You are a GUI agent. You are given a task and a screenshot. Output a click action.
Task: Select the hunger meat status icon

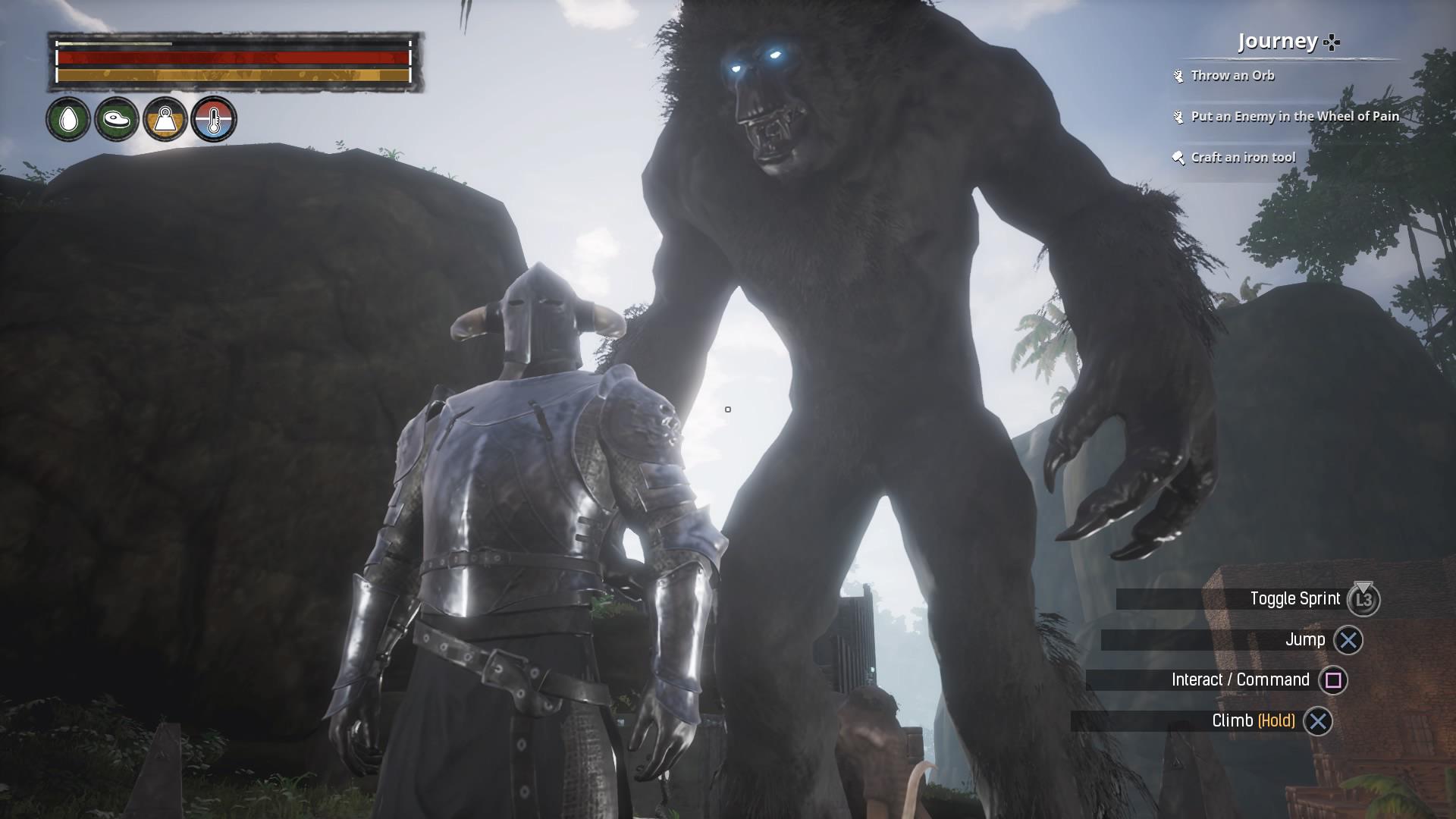[x=117, y=119]
